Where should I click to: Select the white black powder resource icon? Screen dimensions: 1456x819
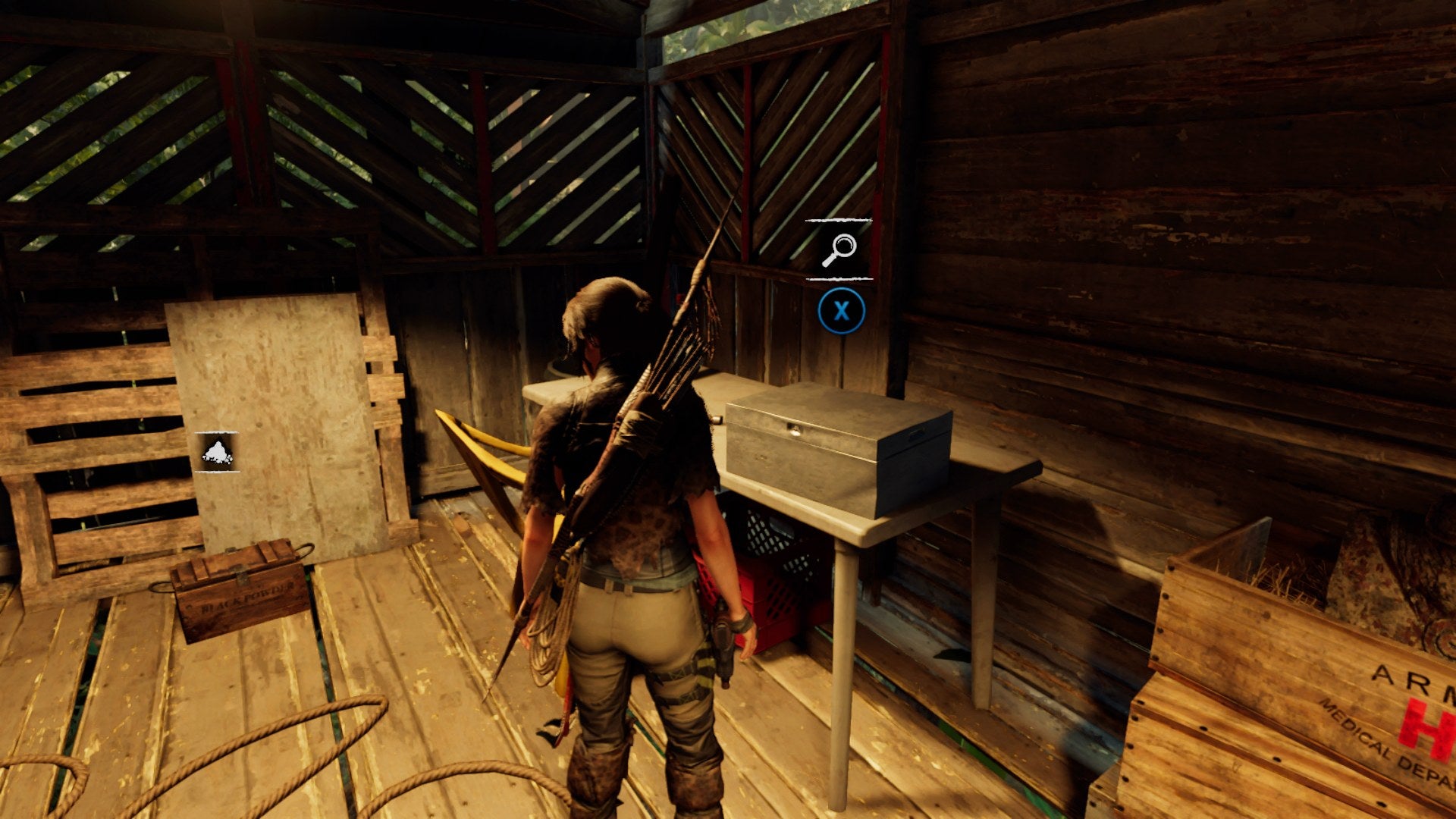click(216, 453)
